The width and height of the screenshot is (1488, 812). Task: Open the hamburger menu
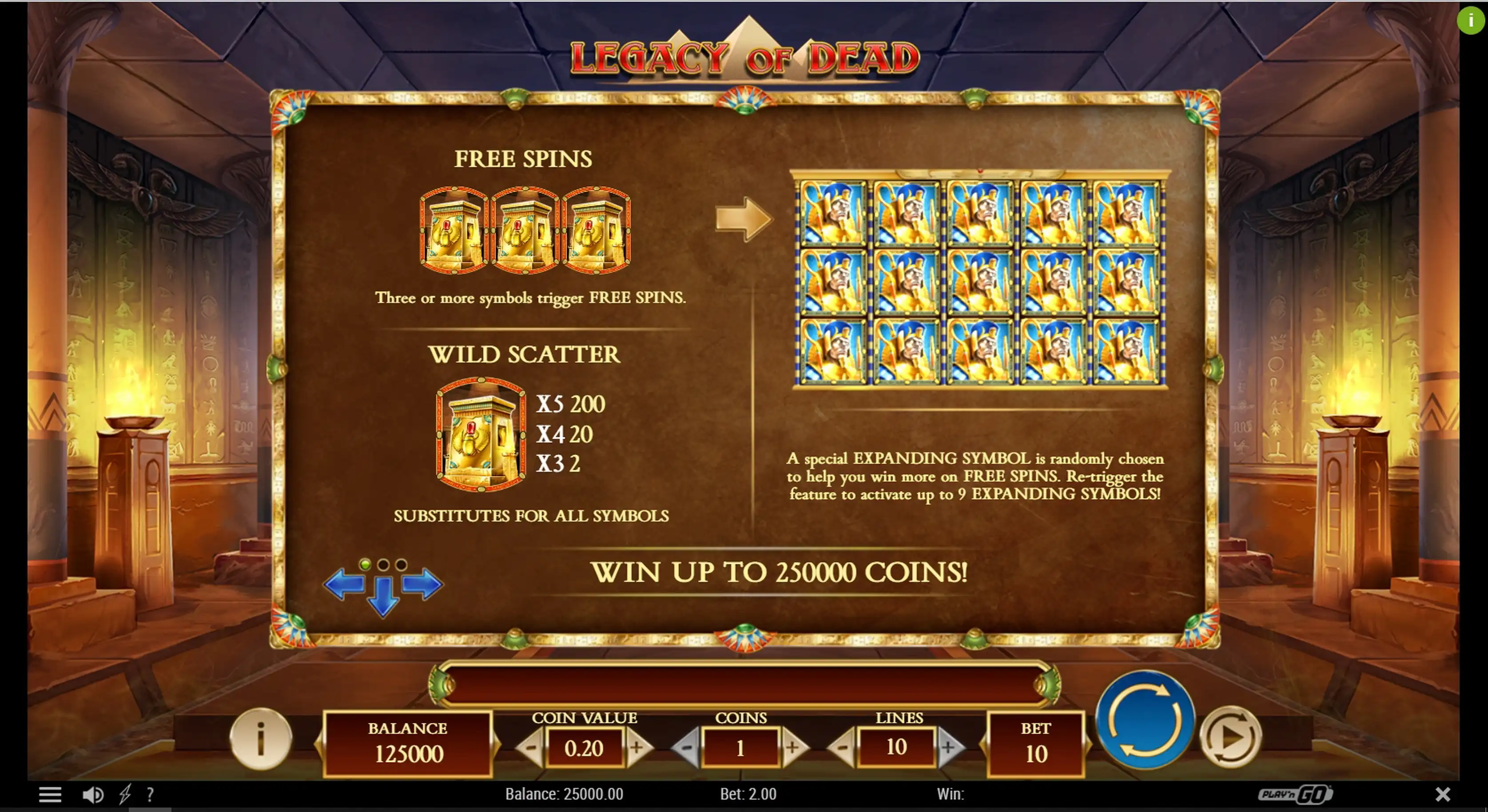coord(50,795)
